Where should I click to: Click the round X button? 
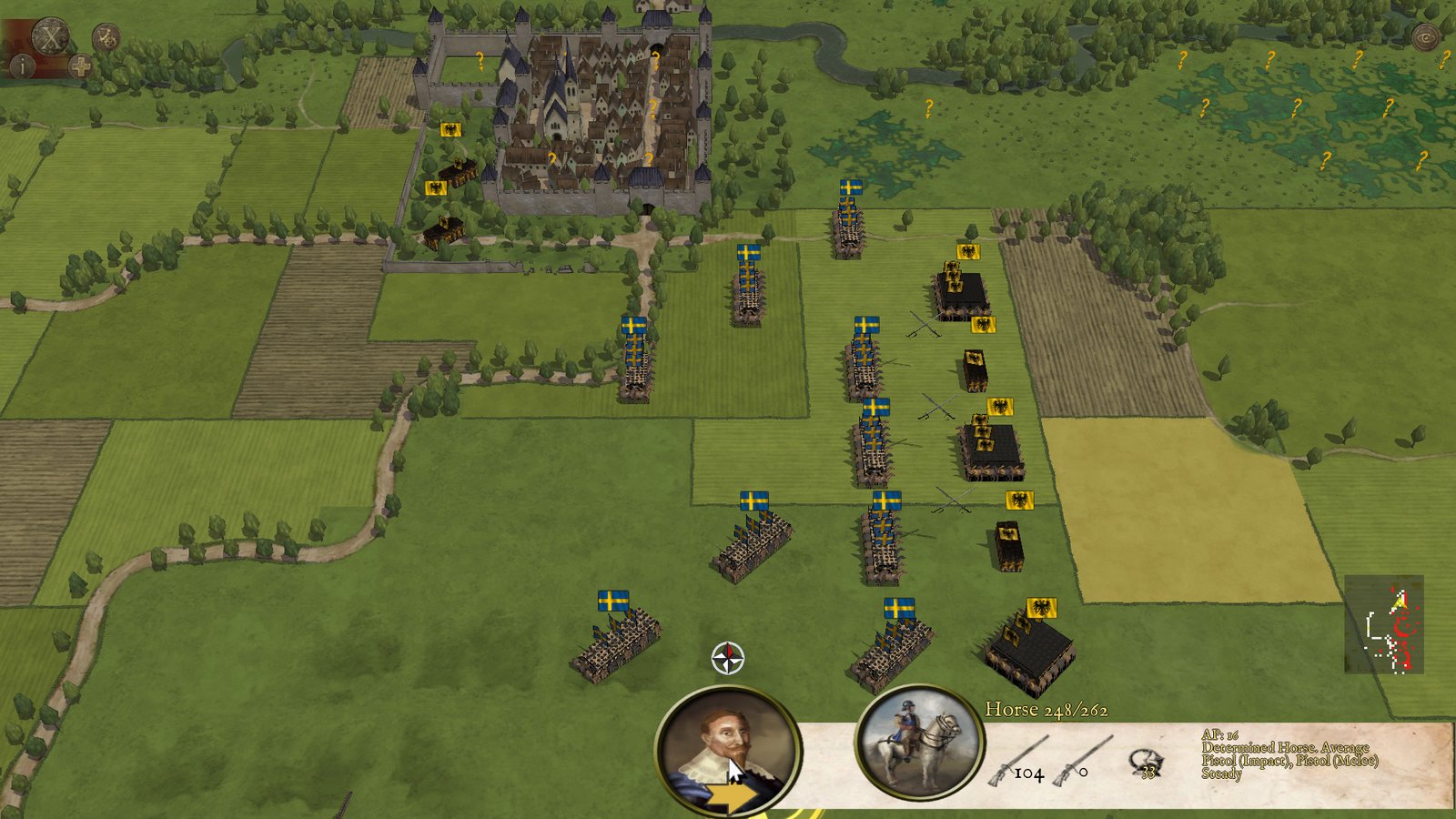tap(51, 38)
